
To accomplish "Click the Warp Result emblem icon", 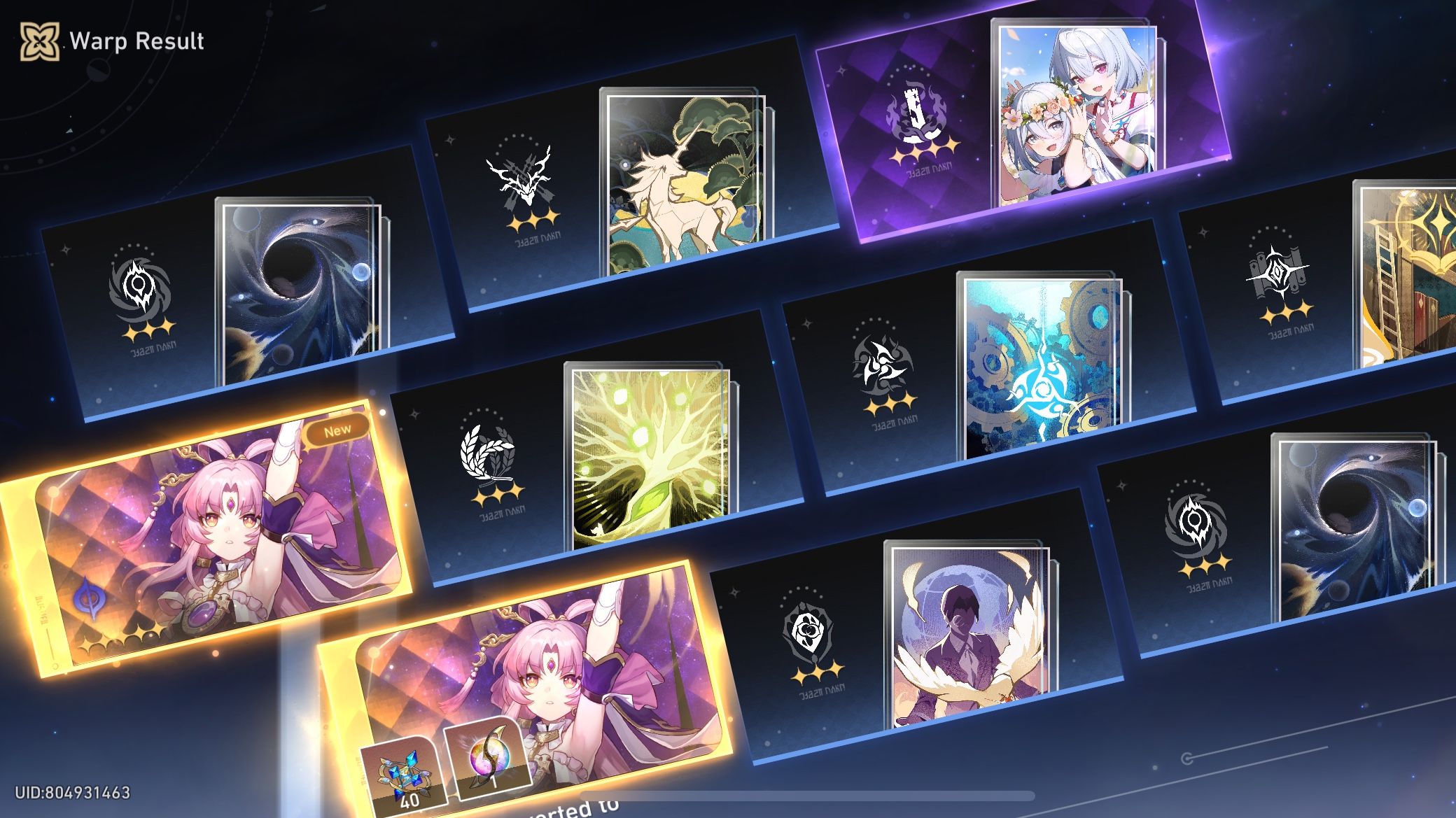I will 40,42.
